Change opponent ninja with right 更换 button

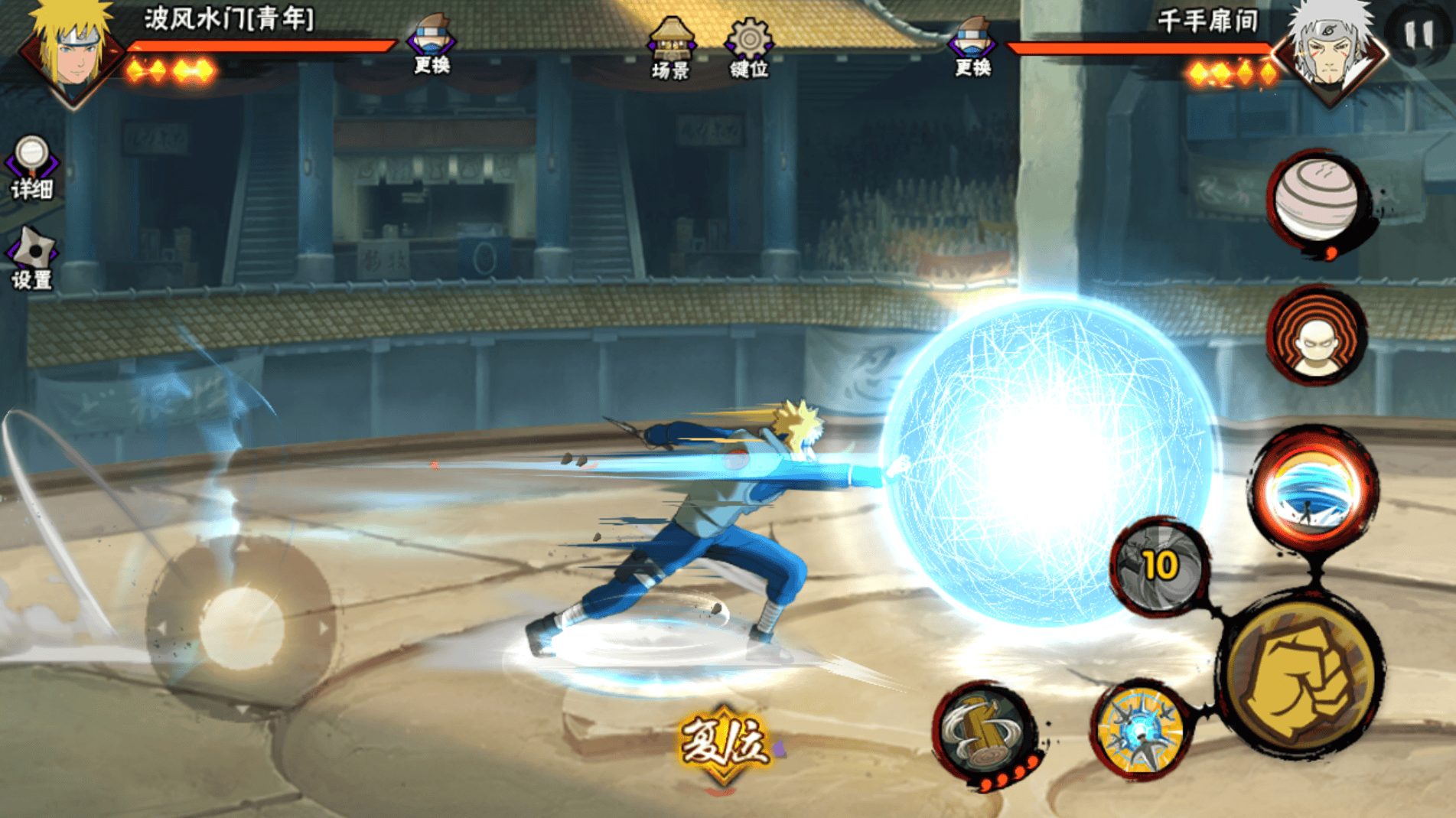[x=972, y=46]
